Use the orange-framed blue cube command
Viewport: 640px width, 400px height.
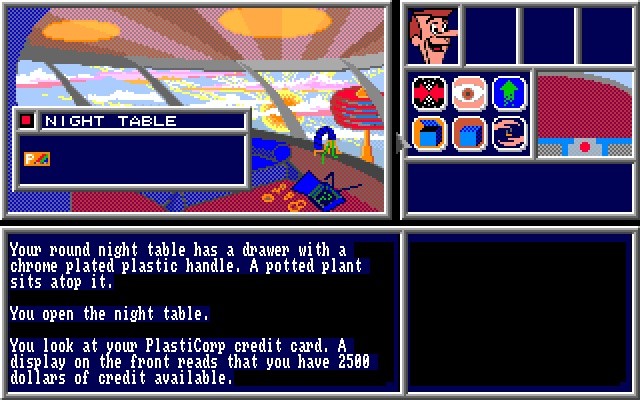(428, 133)
